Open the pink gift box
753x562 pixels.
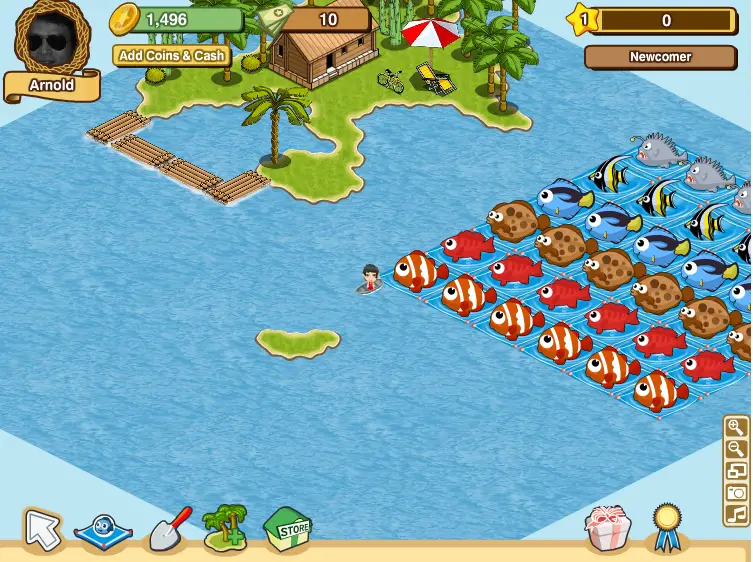click(x=609, y=527)
